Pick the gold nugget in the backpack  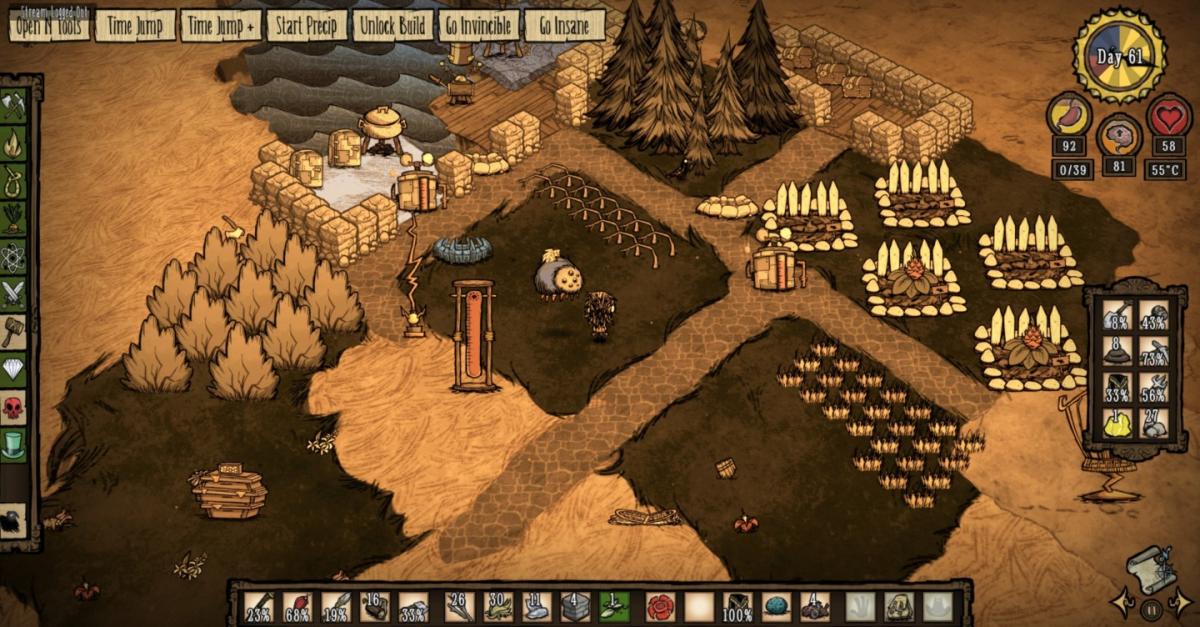pos(1118,424)
